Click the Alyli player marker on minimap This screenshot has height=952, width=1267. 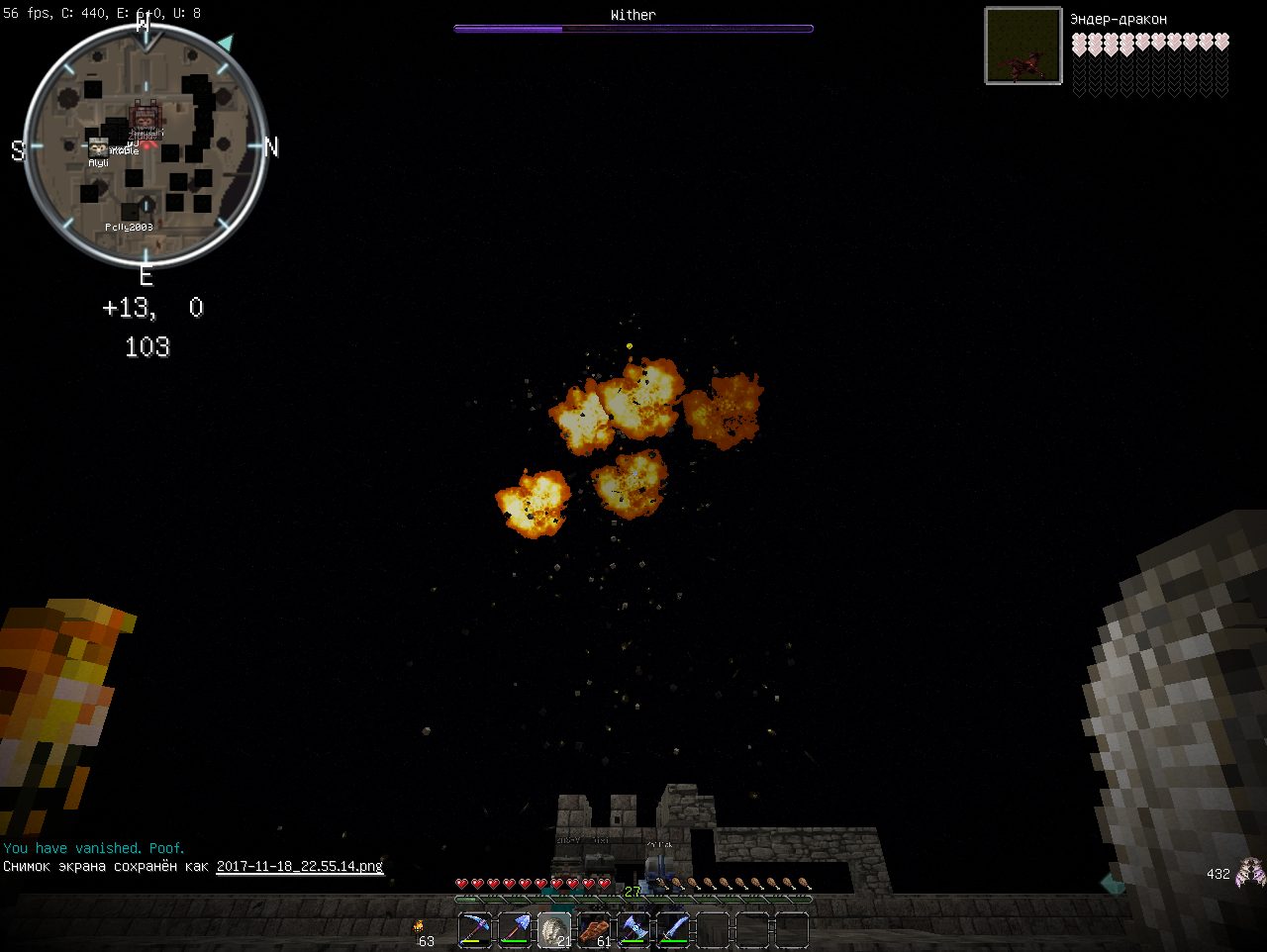(x=98, y=149)
